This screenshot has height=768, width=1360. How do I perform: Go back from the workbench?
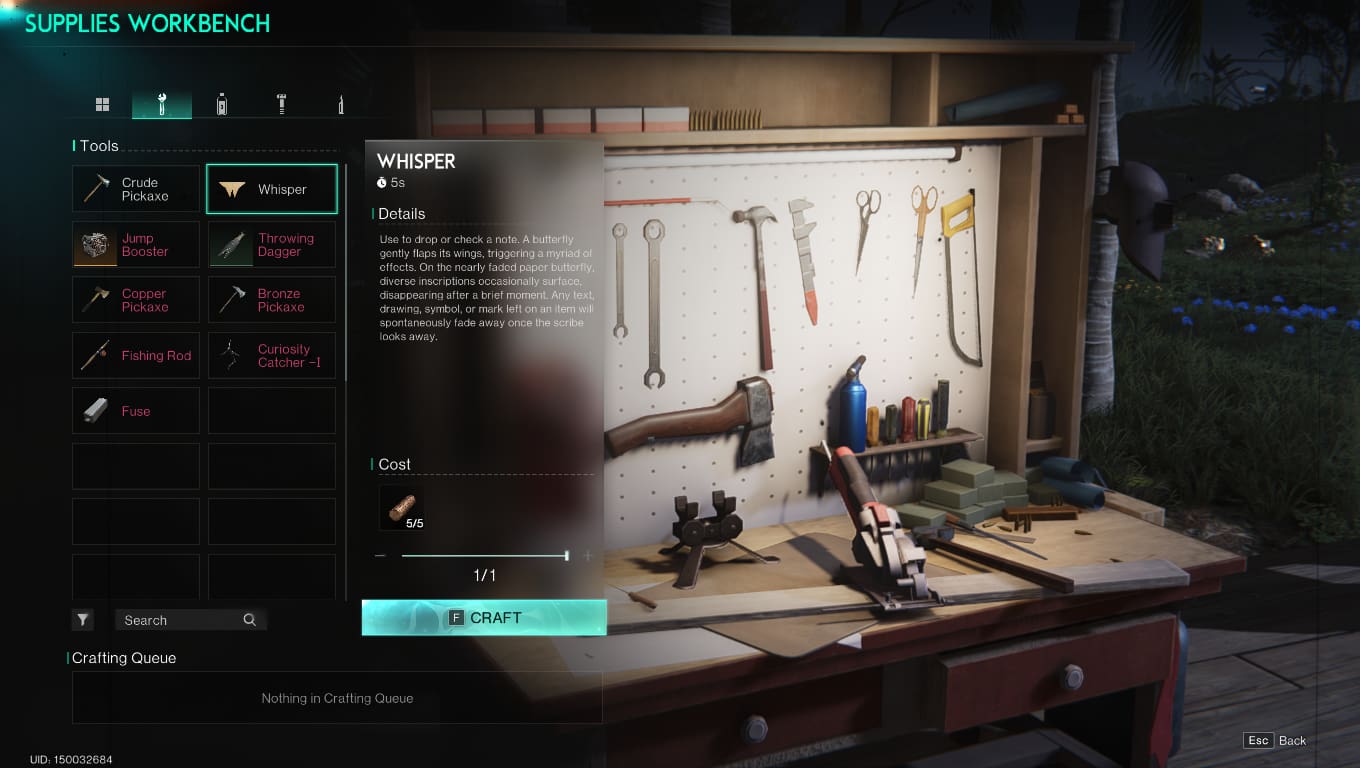pyautogui.click(x=1276, y=741)
